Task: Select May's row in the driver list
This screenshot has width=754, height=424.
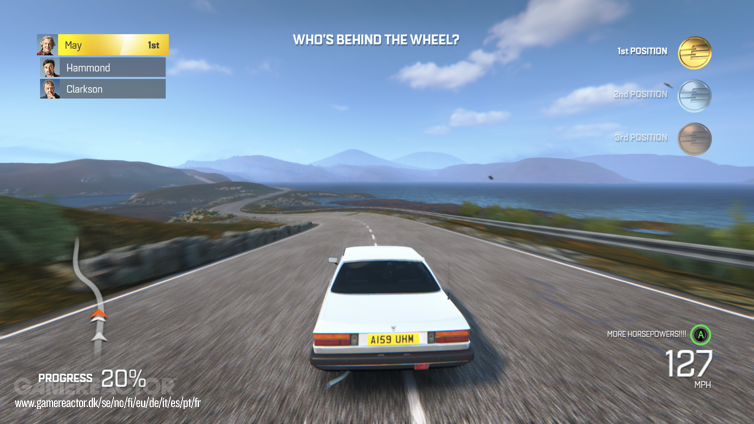Action: pos(103,45)
